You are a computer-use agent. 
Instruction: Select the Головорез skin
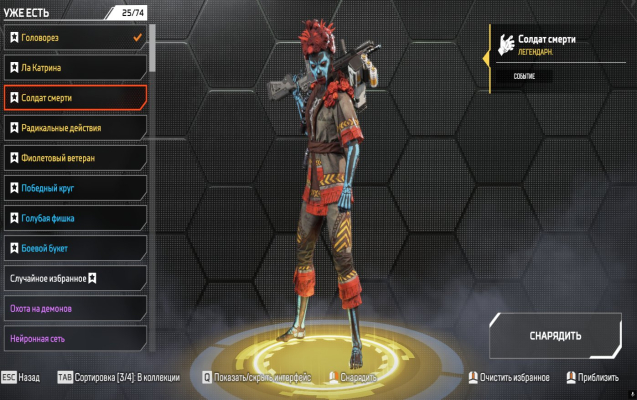pos(74,38)
